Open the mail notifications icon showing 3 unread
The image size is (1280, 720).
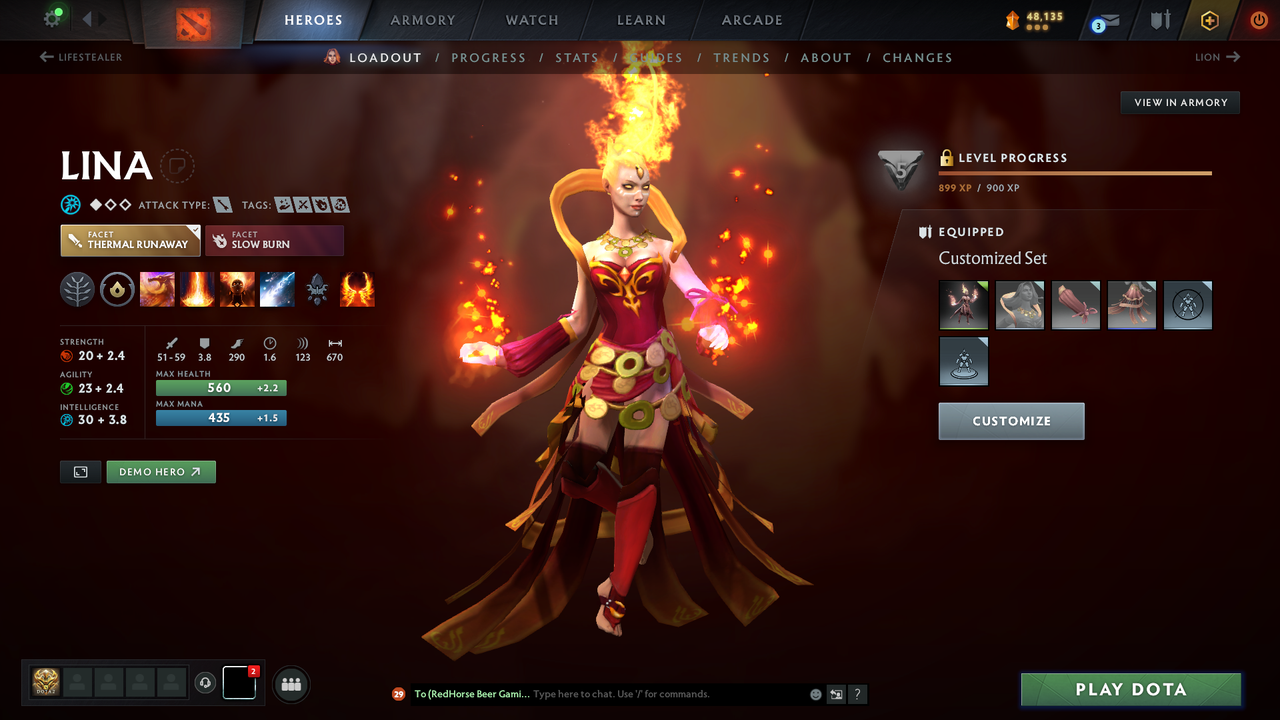(1105, 19)
